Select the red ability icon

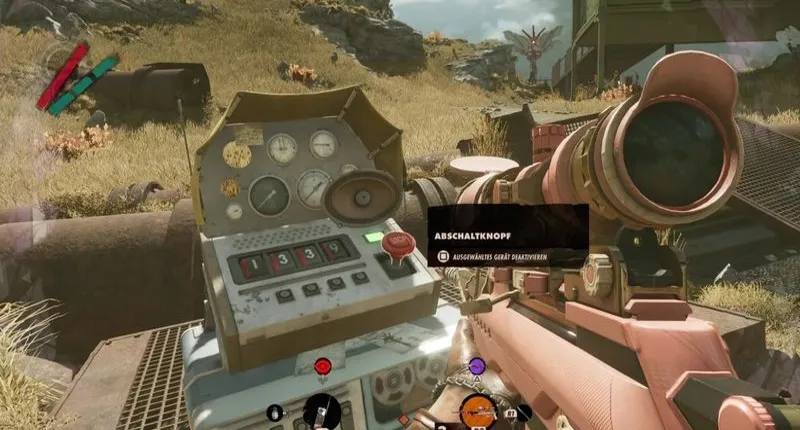coord(322,367)
